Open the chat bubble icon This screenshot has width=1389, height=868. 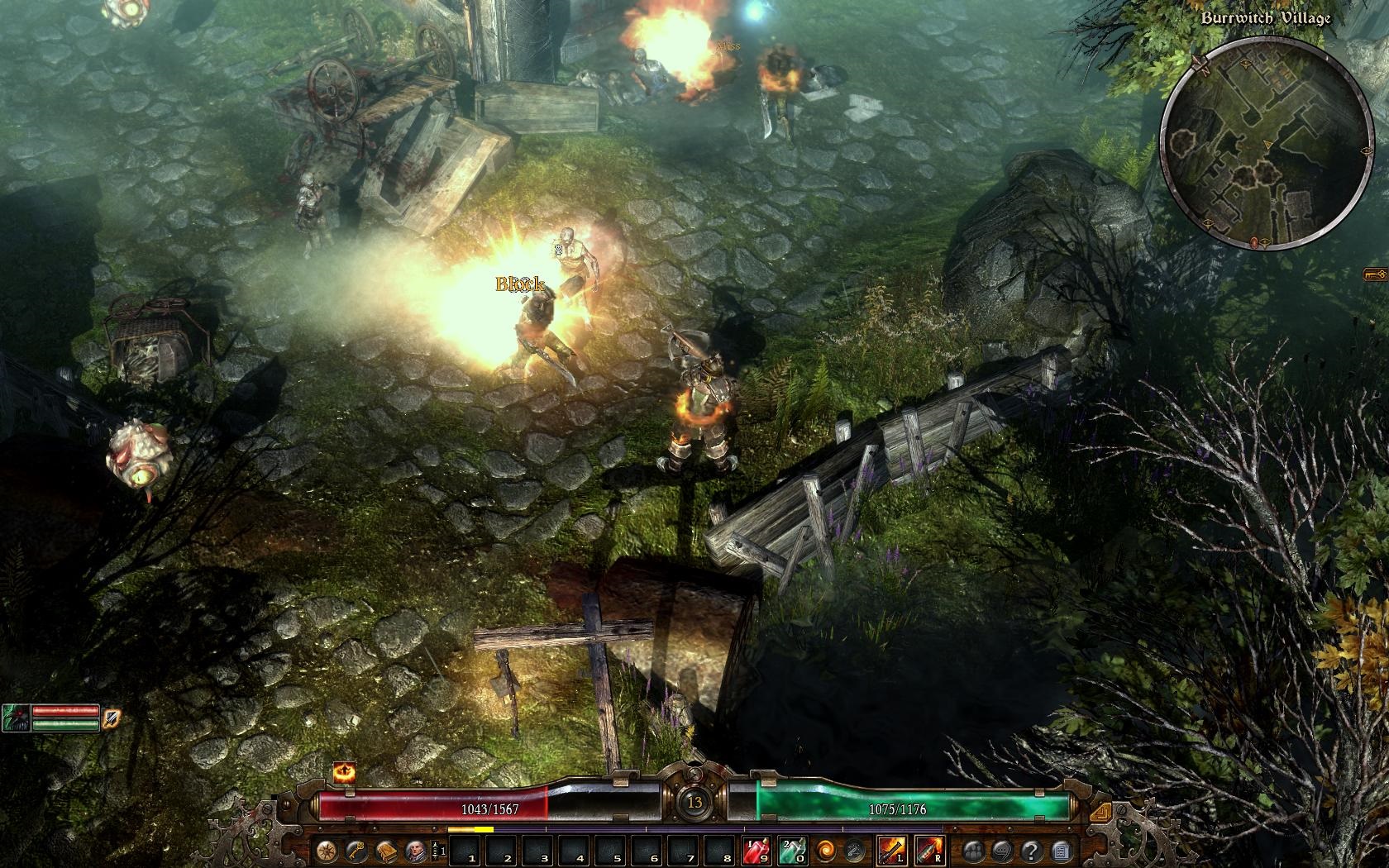pyautogui.click(x=1002, y=851)
